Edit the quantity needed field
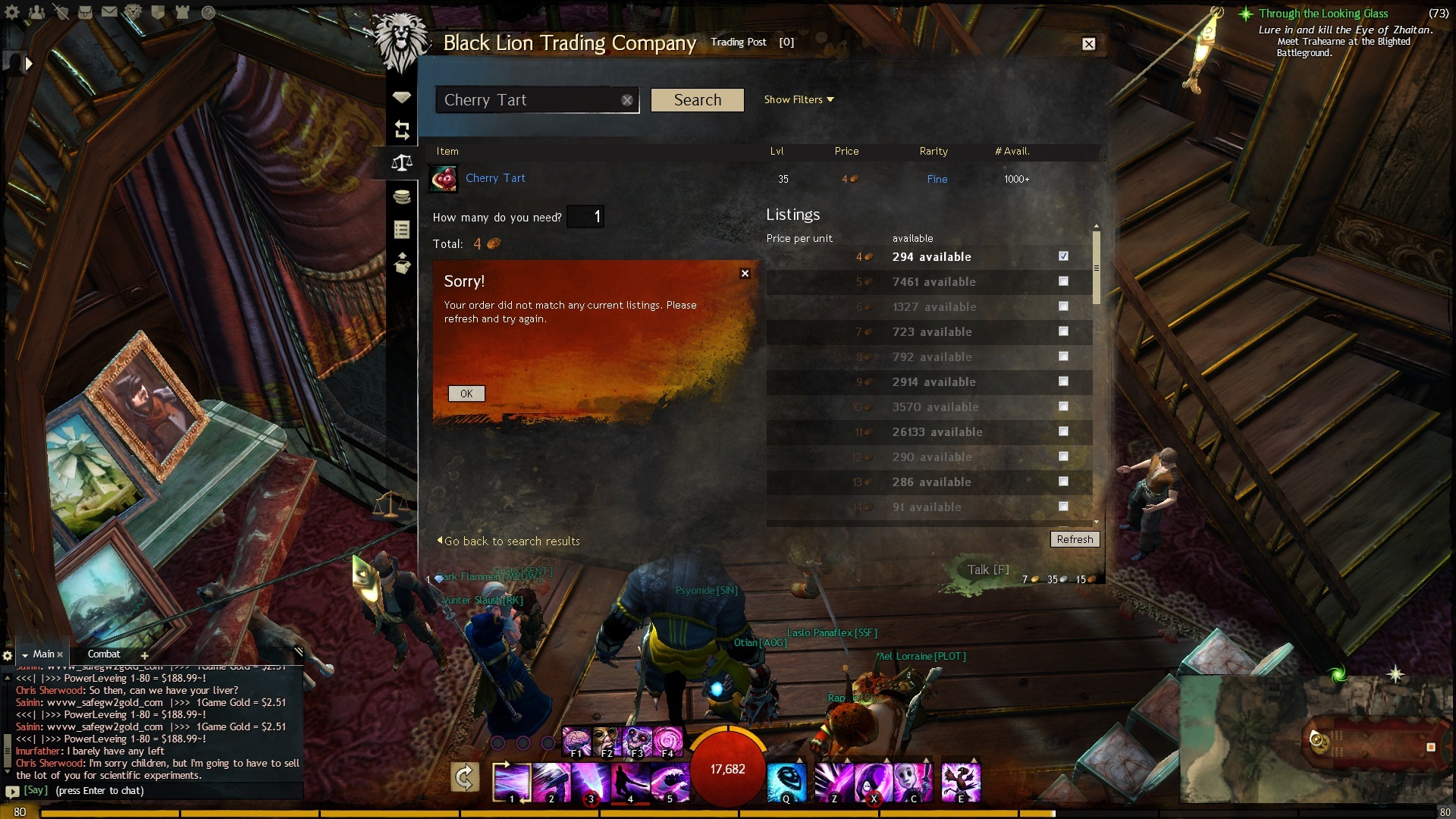This screenshot has width=1456, height=819. tap(585, 217)
